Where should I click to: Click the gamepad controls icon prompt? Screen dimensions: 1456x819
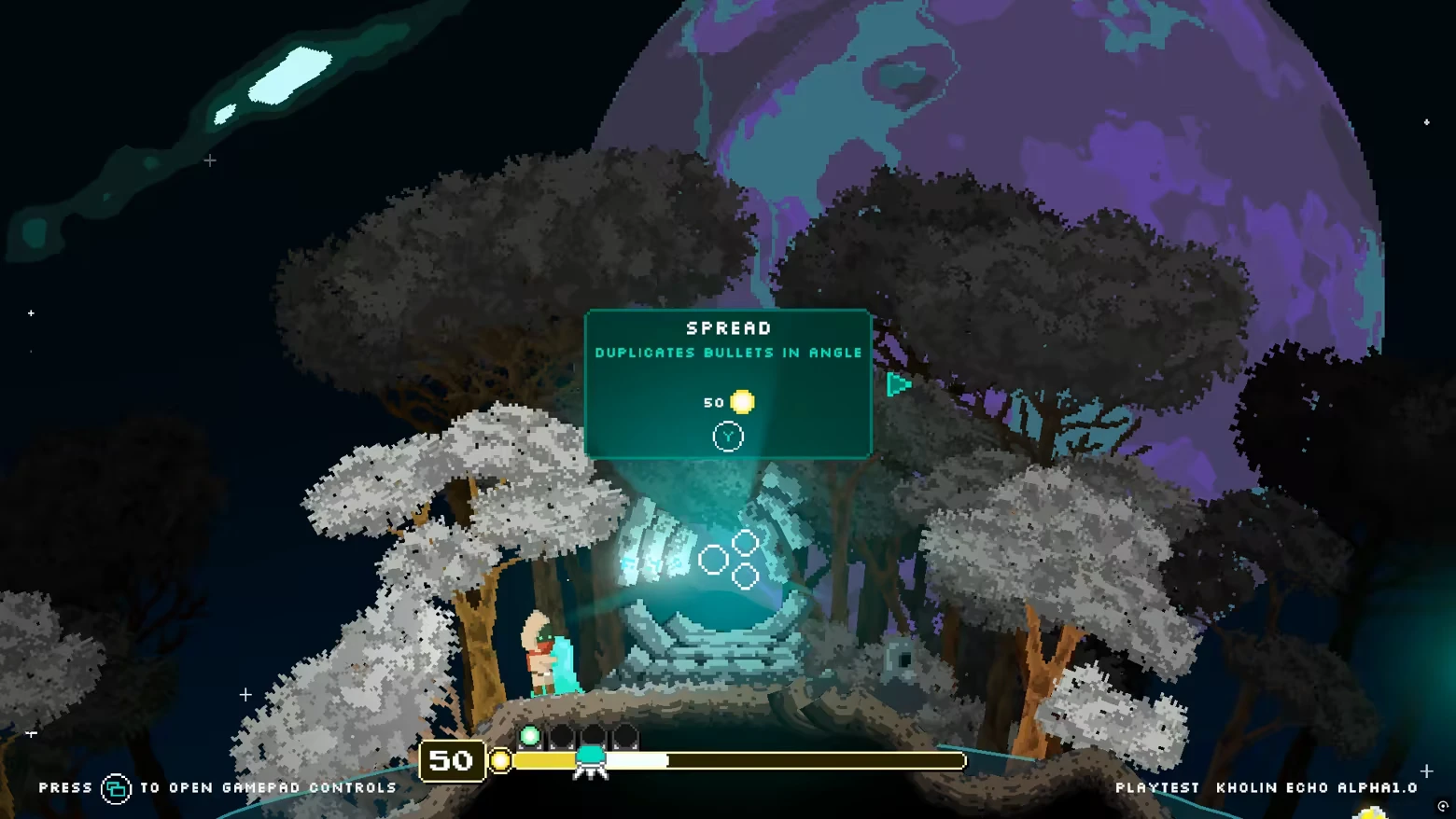(116, 787)
